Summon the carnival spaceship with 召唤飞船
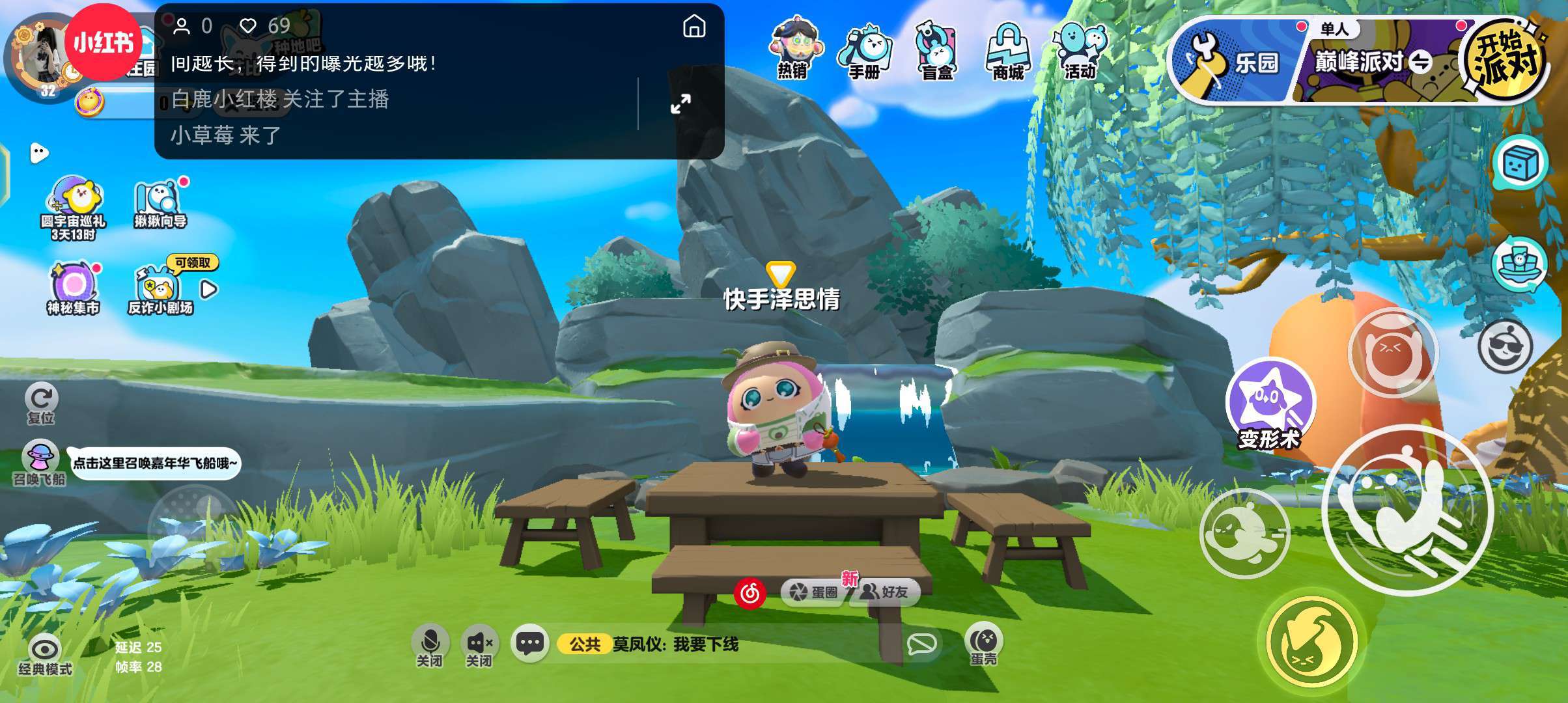 (x=40, y=461)
